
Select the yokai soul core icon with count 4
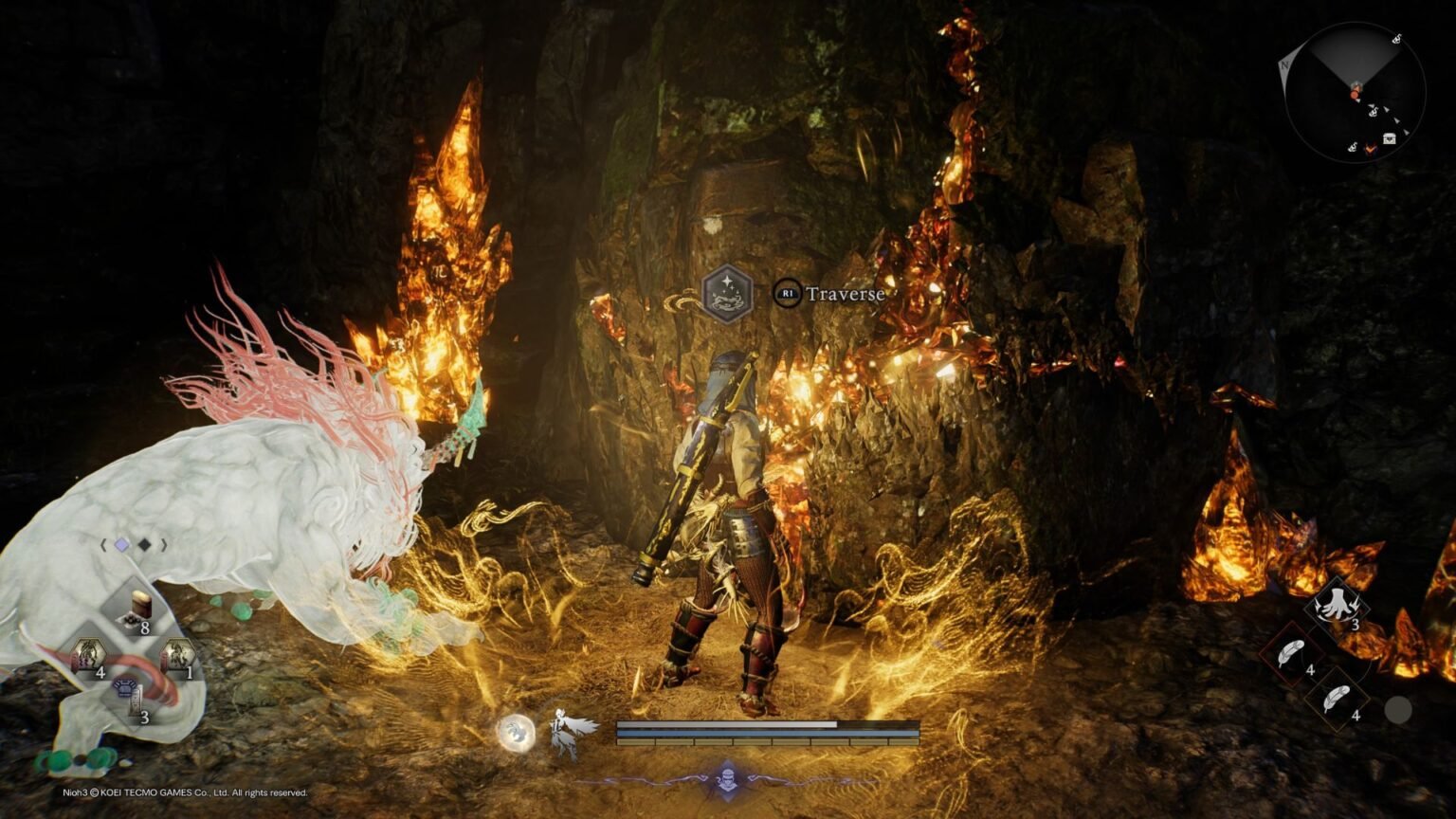tap(88, 653)
